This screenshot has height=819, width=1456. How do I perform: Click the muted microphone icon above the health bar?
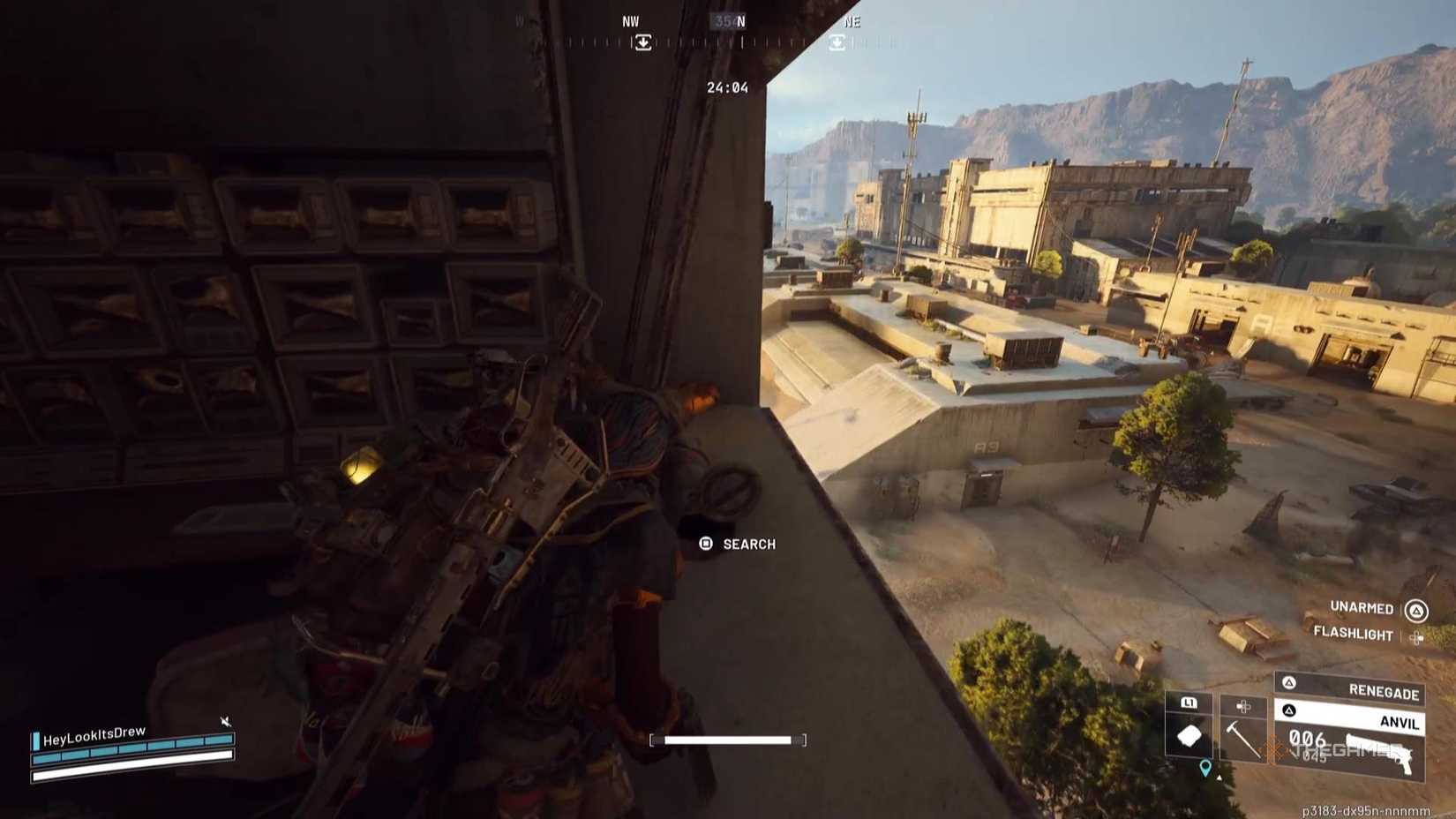coord(225,720)
